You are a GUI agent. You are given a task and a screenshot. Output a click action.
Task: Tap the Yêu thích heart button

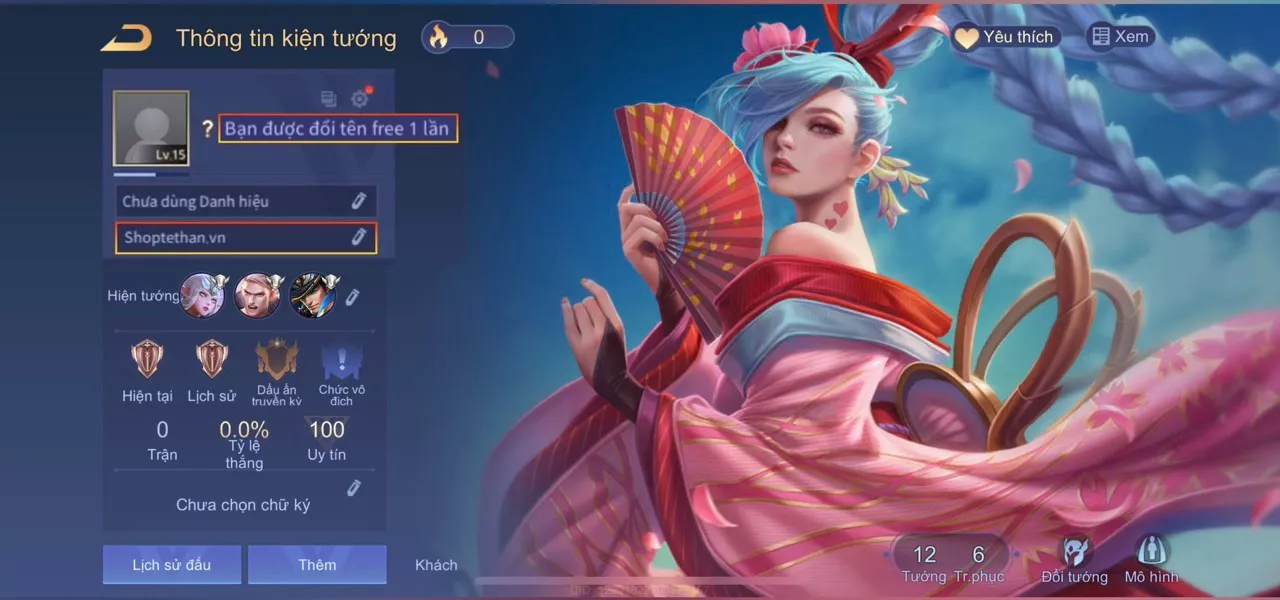pos(1004,37)
